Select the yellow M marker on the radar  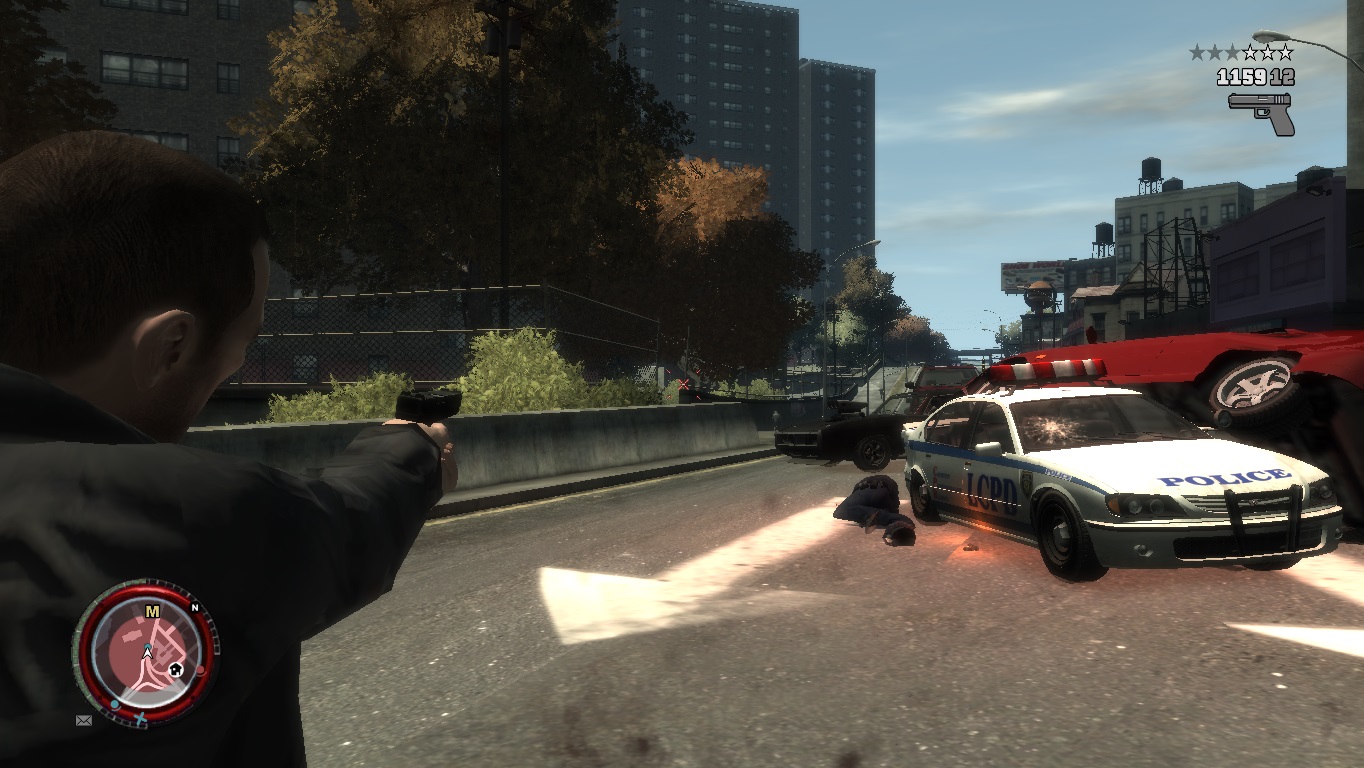coord(152,611)
